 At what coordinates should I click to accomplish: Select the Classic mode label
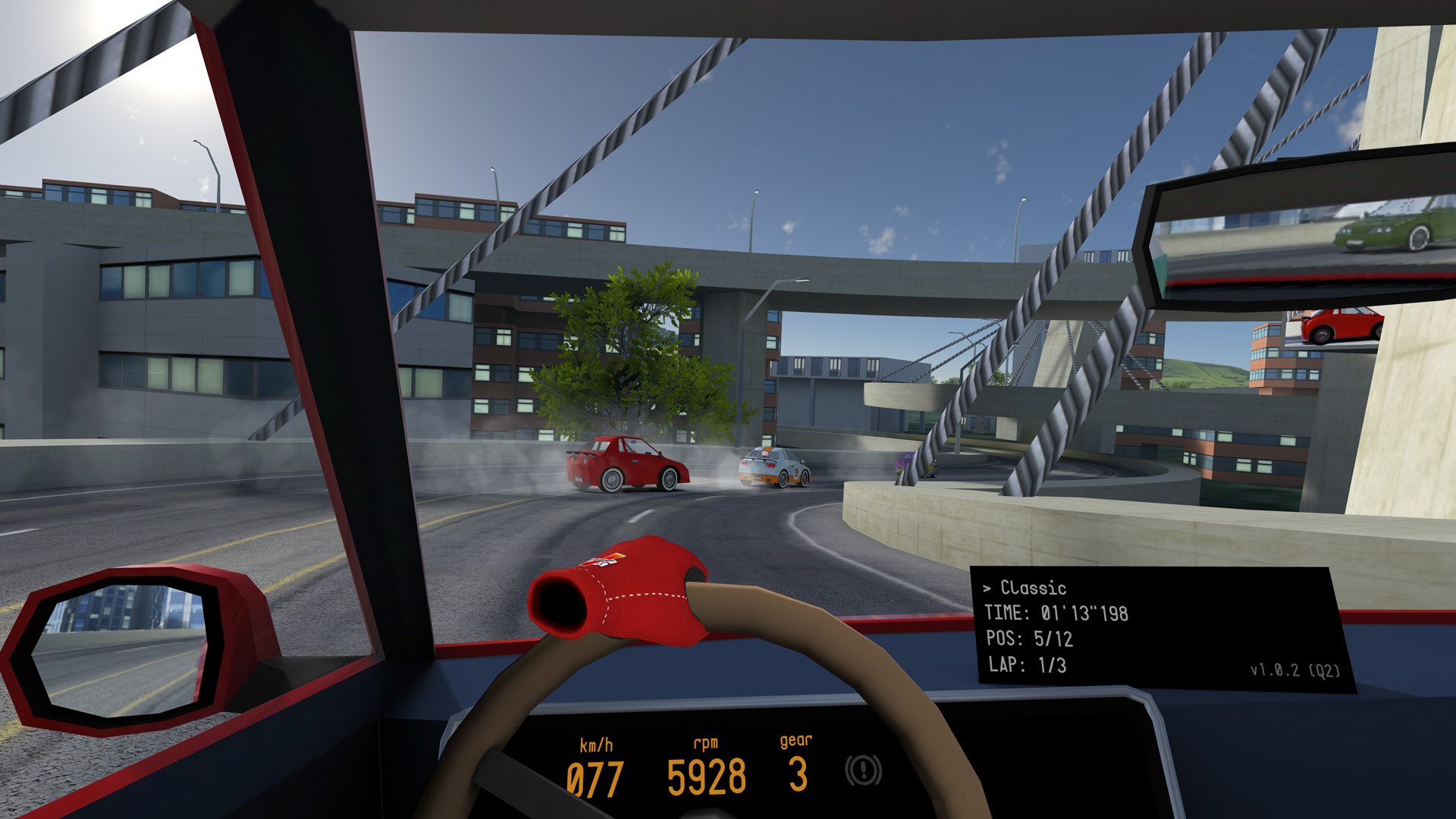(1032, 588)
